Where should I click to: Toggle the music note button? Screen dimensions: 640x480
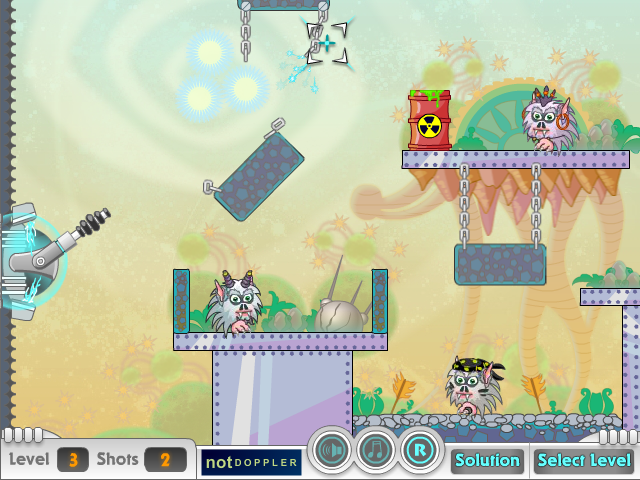pos(376,451)
